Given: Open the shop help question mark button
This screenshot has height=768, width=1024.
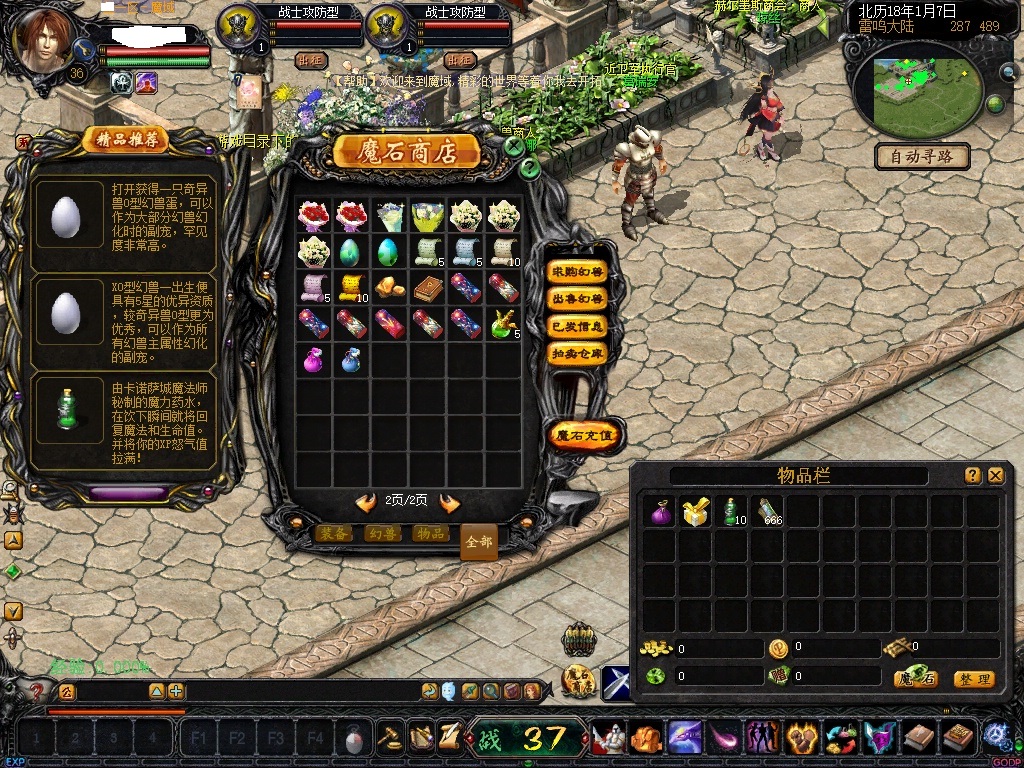Looking at the screenshot, I should point(531,169).
